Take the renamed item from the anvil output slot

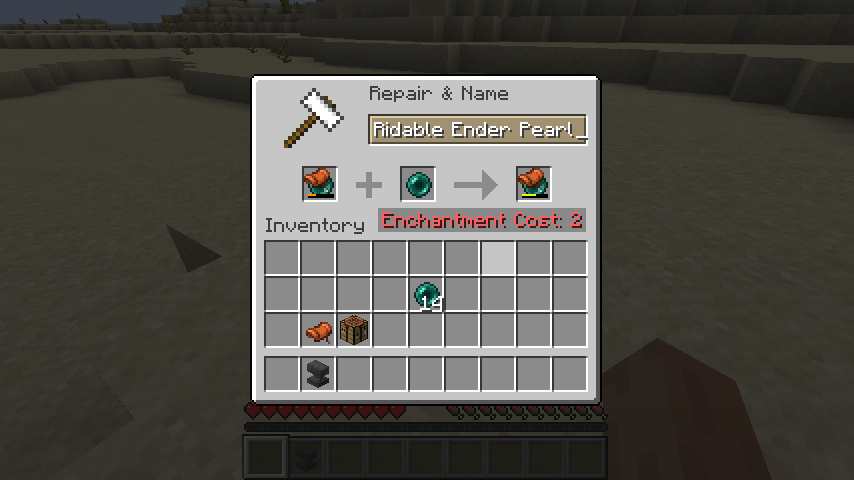(533, 184)
